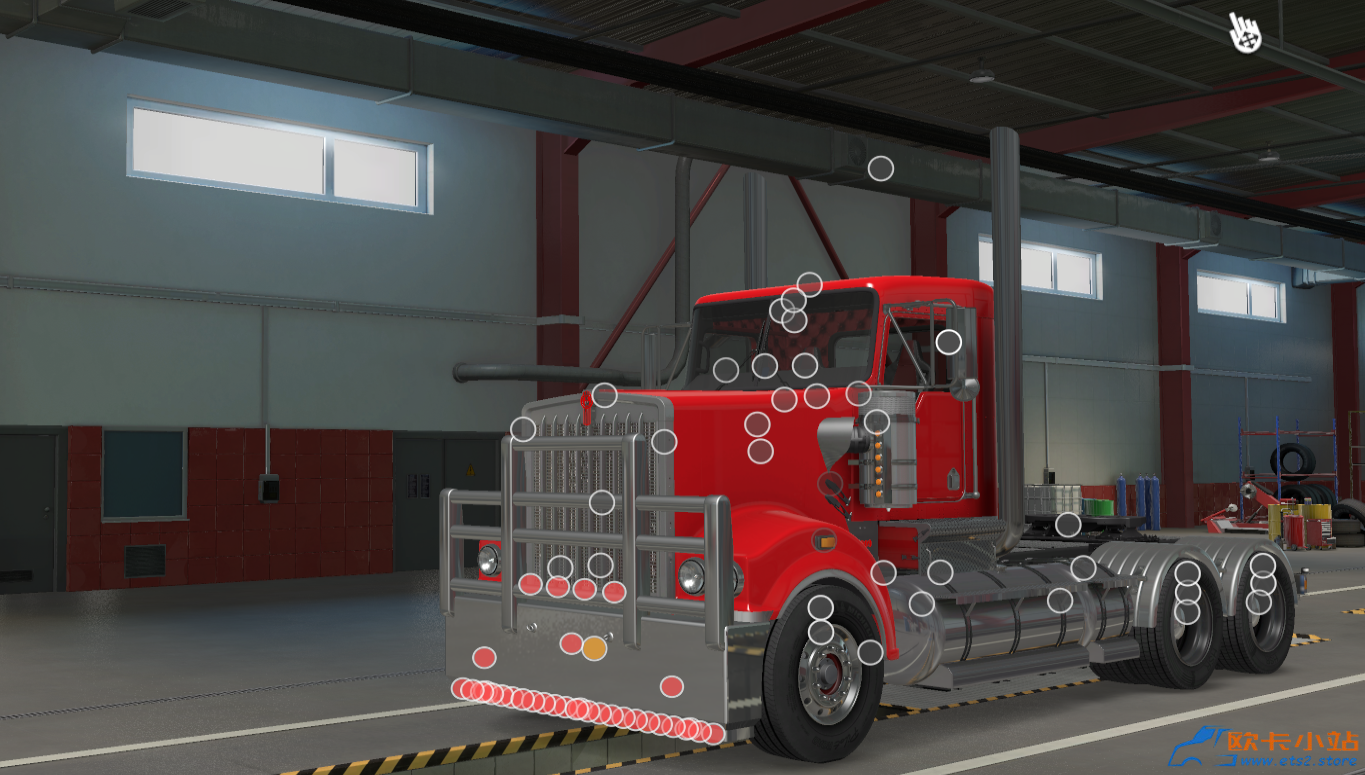Select the accessory slot above the exhaust stack
The width and height of the screenshot is (1365, 775).
[x=880, y=166]
